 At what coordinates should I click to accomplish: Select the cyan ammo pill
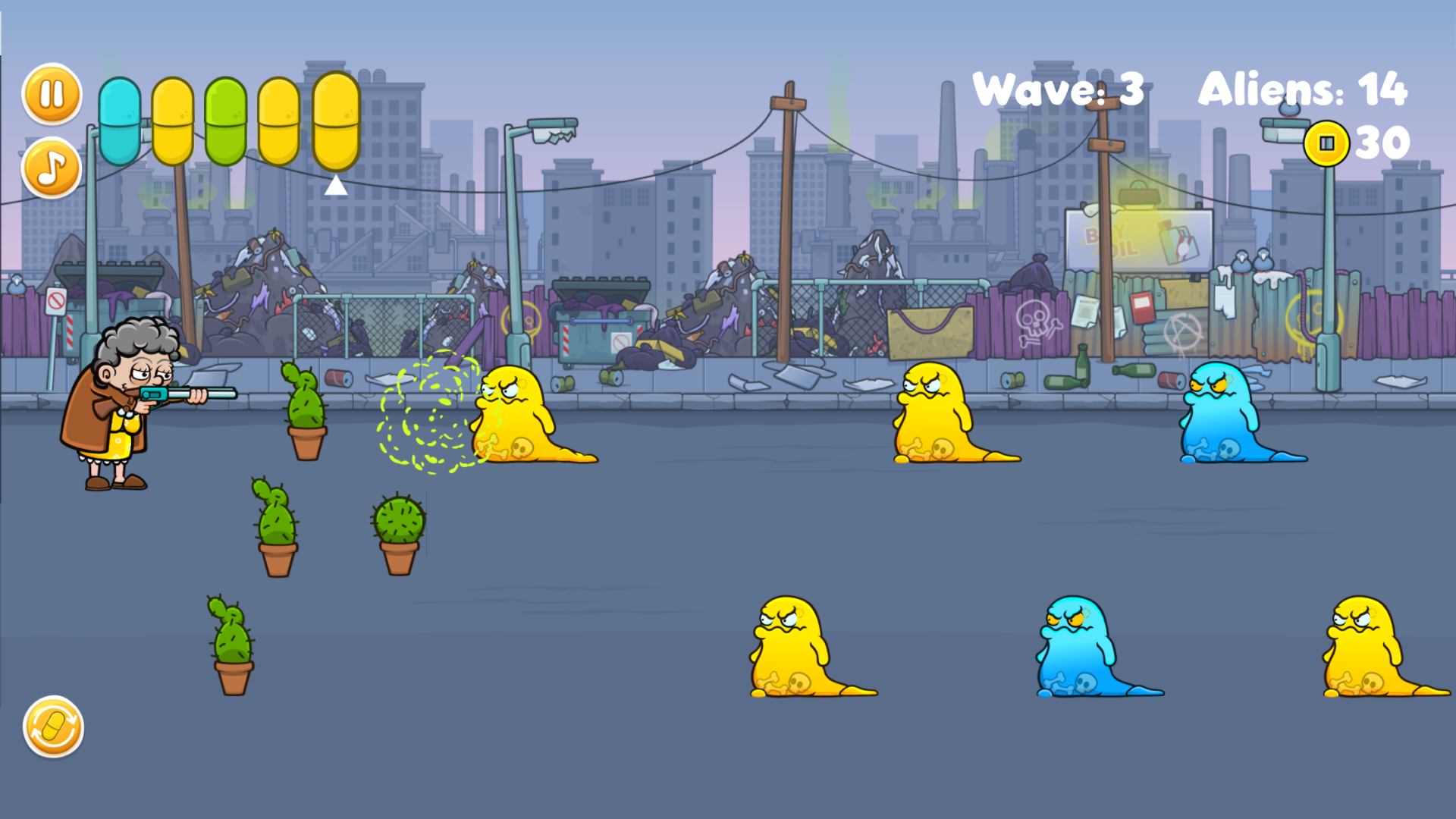coord(121,121)
